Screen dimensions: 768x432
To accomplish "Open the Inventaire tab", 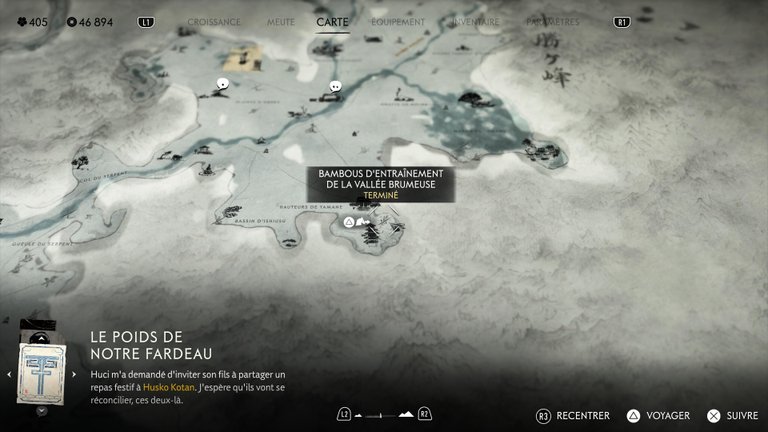I will (474, 21).
